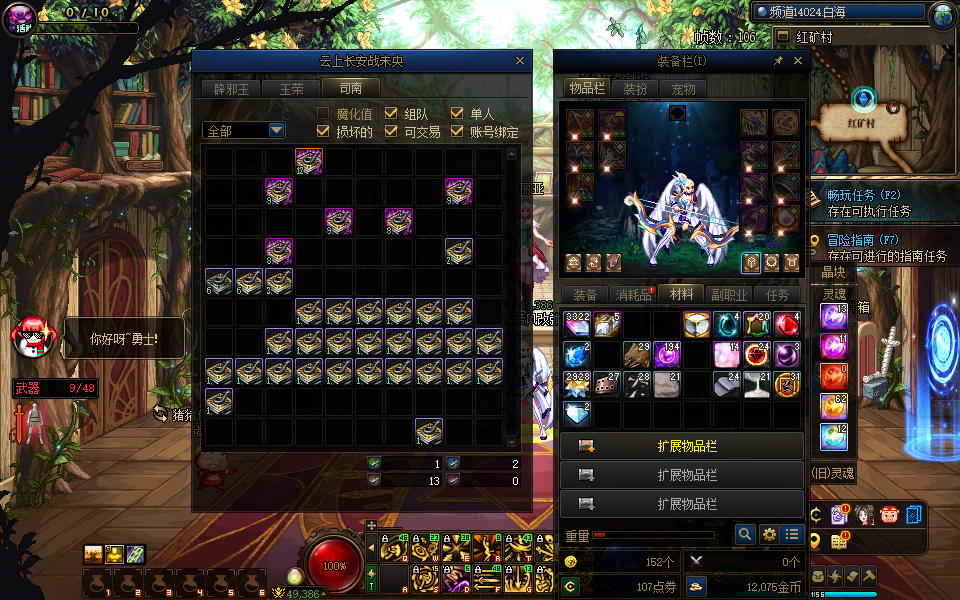This screenshot has height=600, width=960.
Task: Pin the 装备栏 window
Action: 778,61
